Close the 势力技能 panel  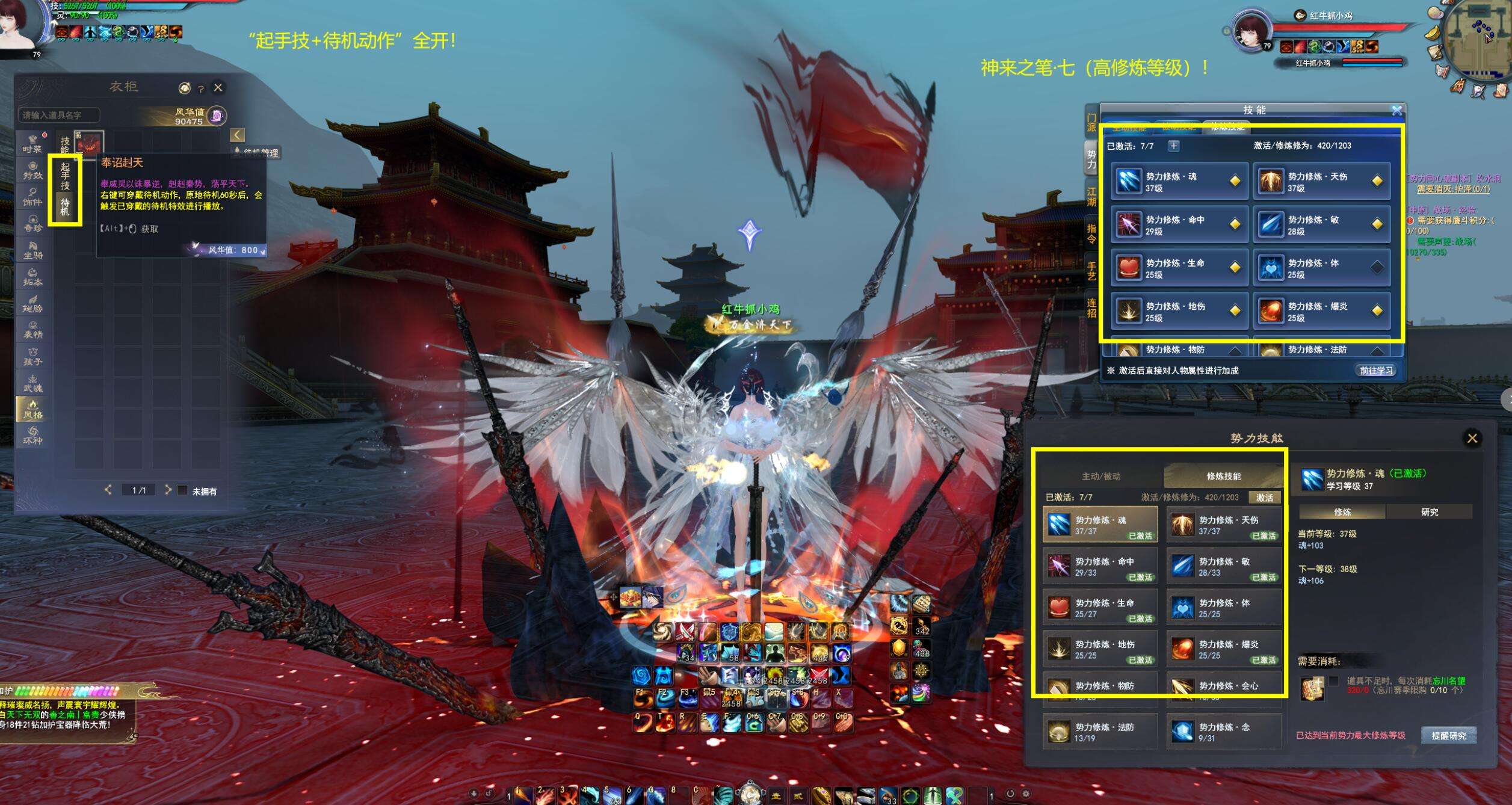[1472, 439]
